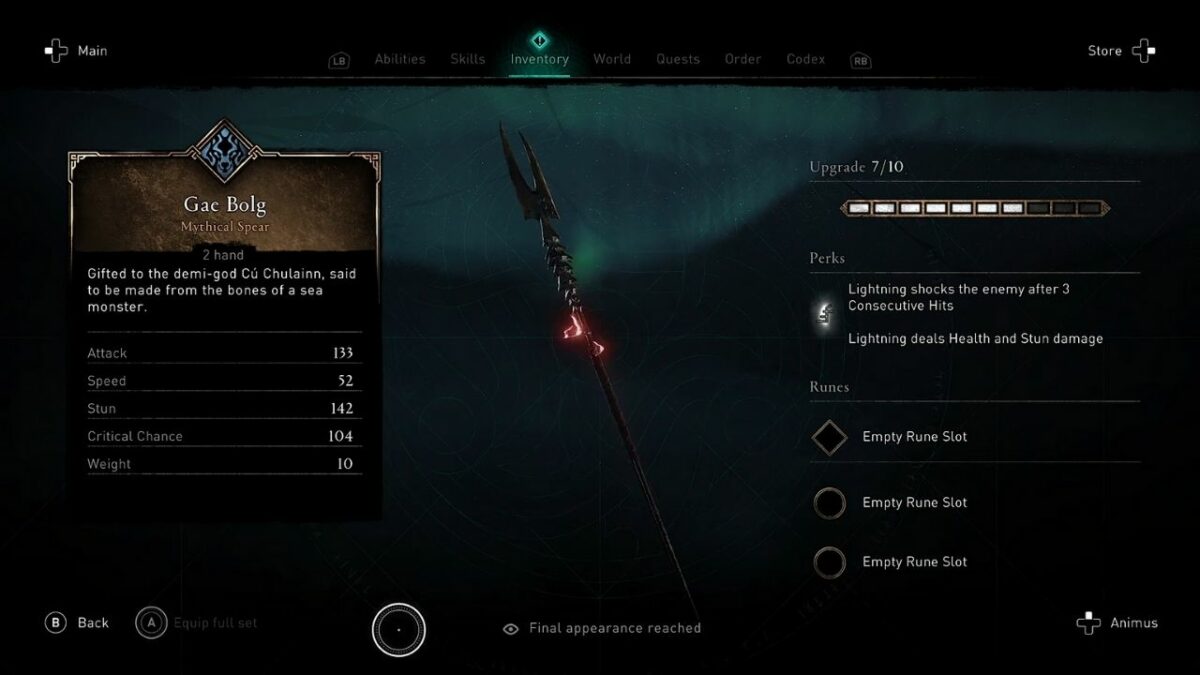Switch to the Abilities tab
Image resolution: width=1200 pixels, height=675 pixels.
coord(399,59)
